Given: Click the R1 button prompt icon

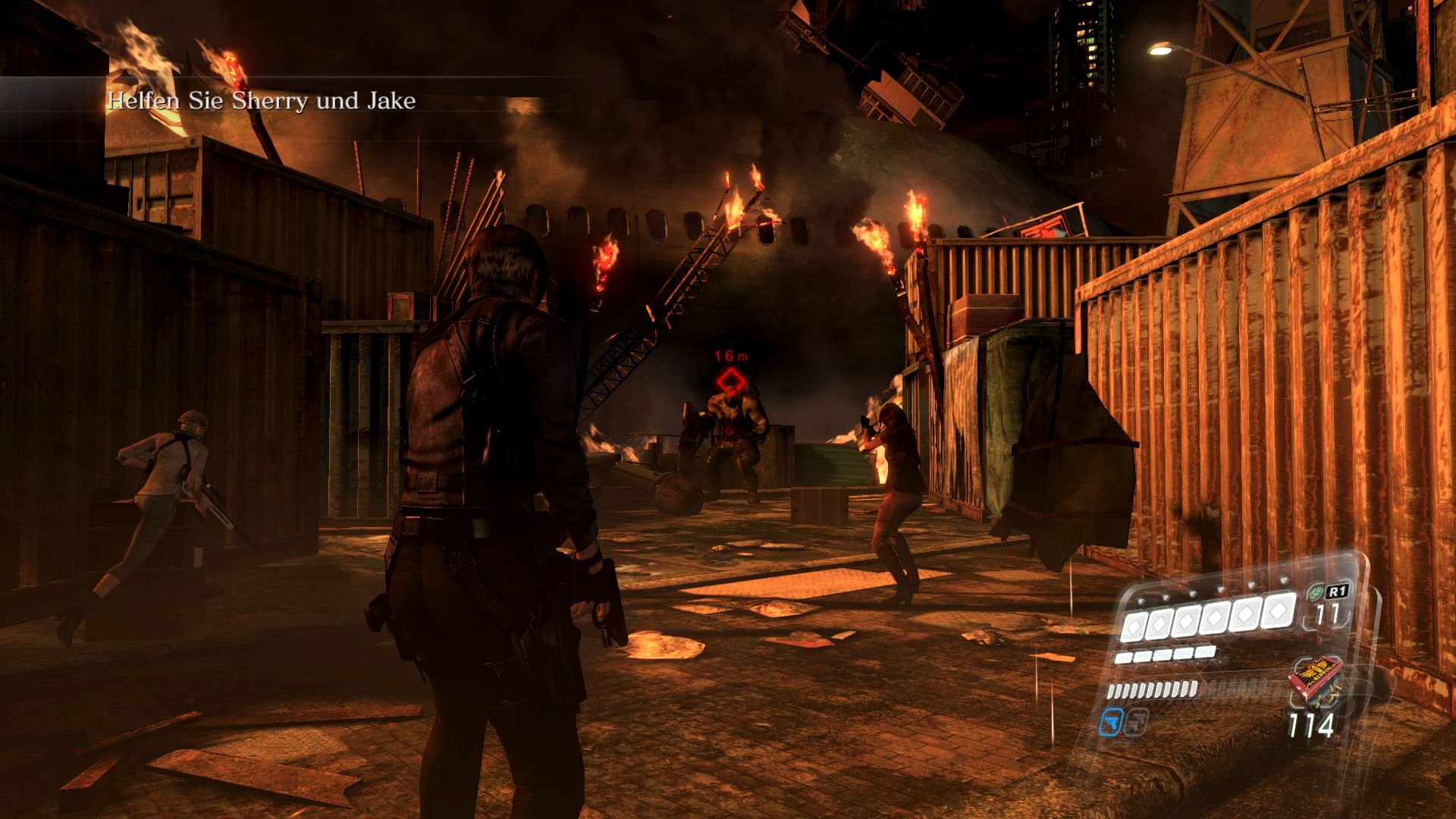Looking at the screenshot, I should tap(1338, 592).
